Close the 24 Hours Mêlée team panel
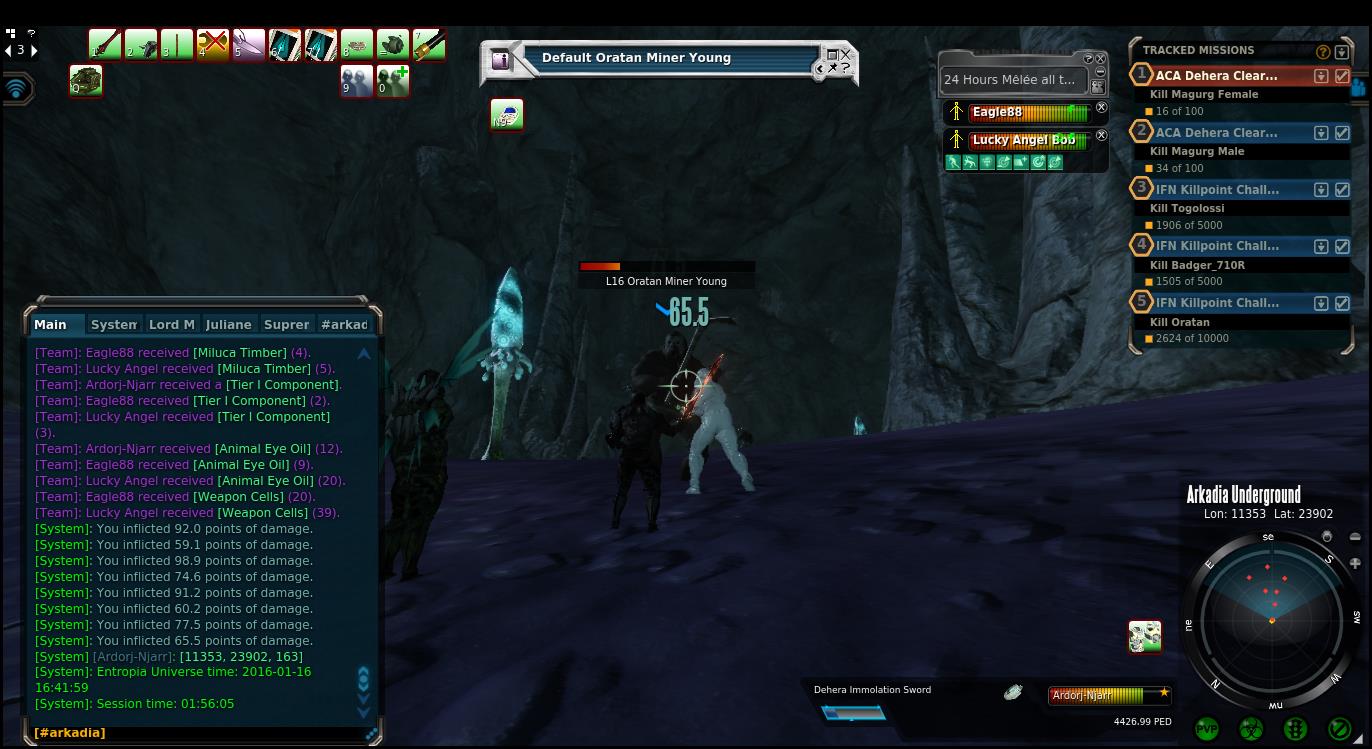This screenshot has width=1372, height=749. coord(1101,59)
